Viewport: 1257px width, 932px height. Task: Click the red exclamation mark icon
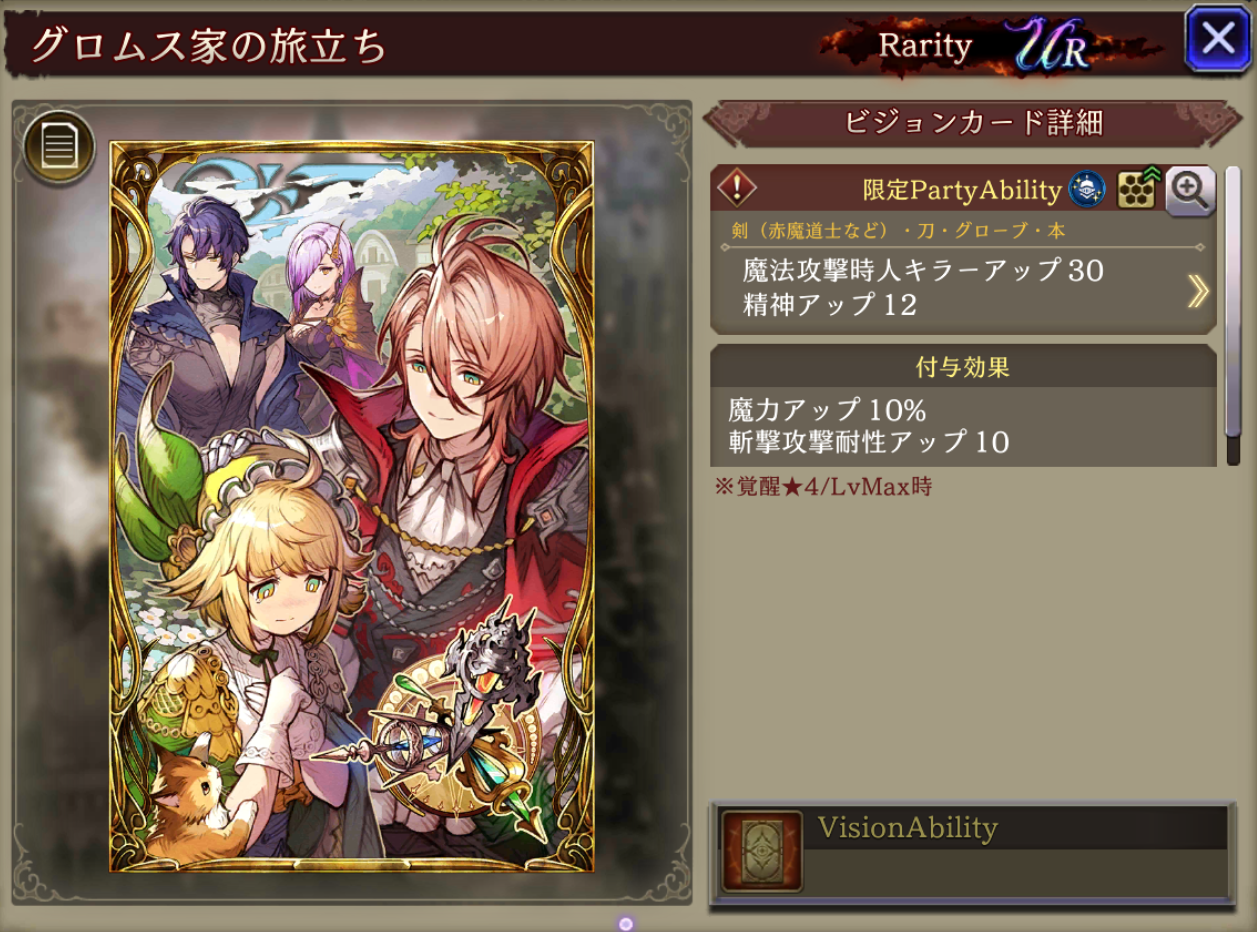tap(738, 188)
